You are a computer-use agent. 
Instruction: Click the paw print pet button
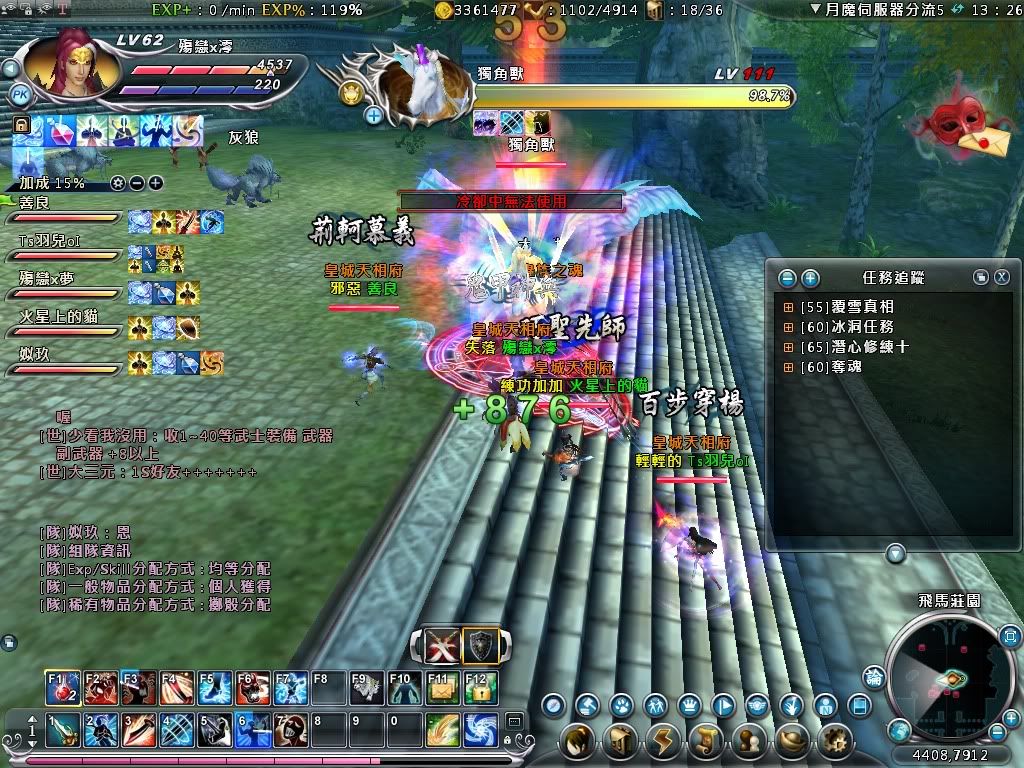621,705
